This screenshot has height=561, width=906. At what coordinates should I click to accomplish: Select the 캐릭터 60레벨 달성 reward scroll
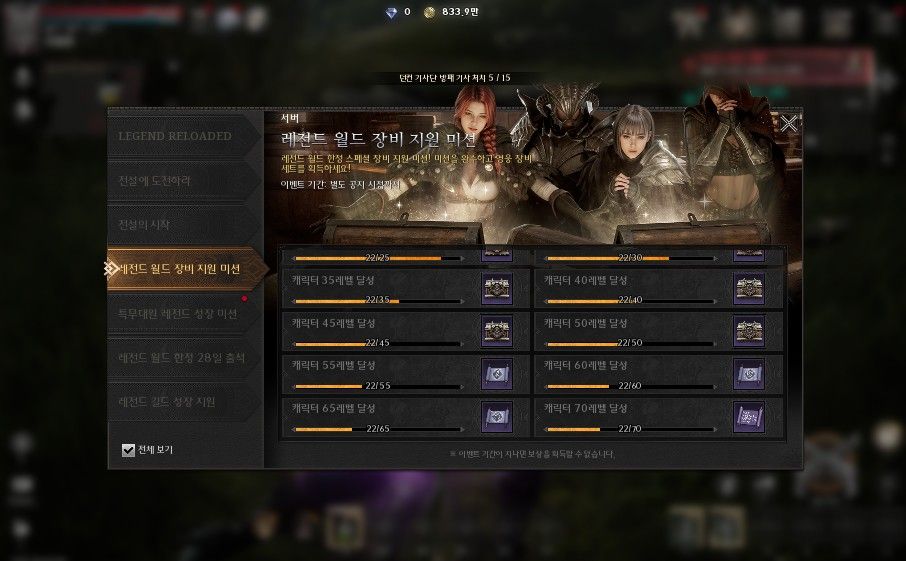[749, 374]
